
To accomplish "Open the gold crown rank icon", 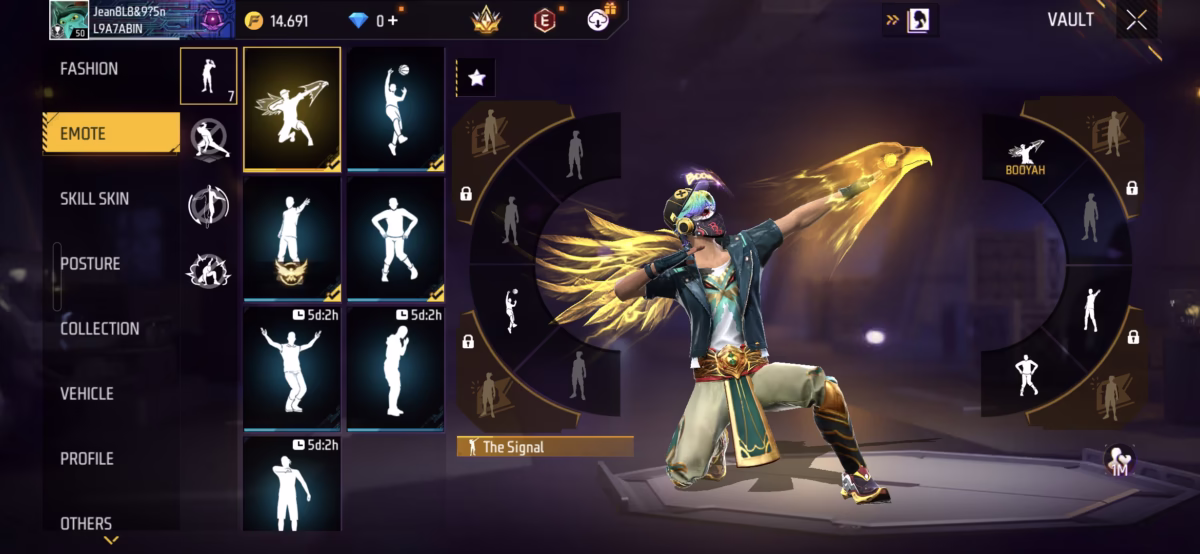I will click(487, 20).
